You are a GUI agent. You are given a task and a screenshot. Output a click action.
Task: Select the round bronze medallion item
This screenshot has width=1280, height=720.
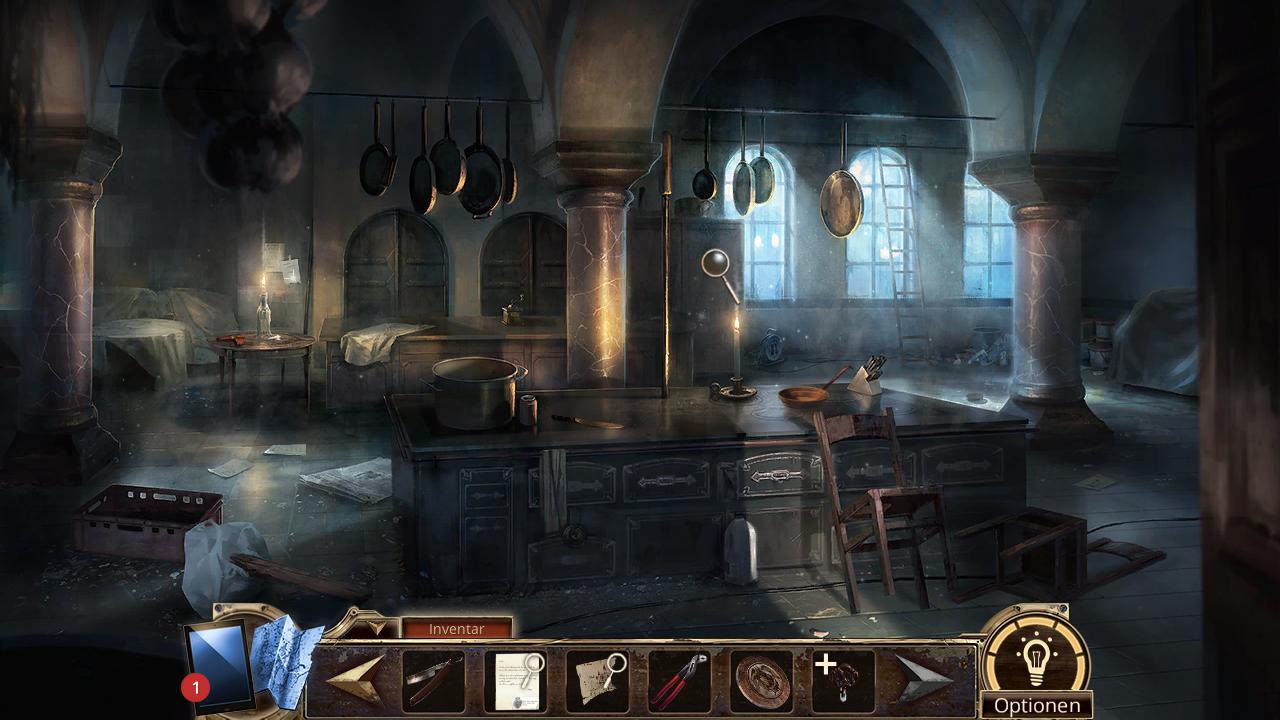[x=761, y=681]
